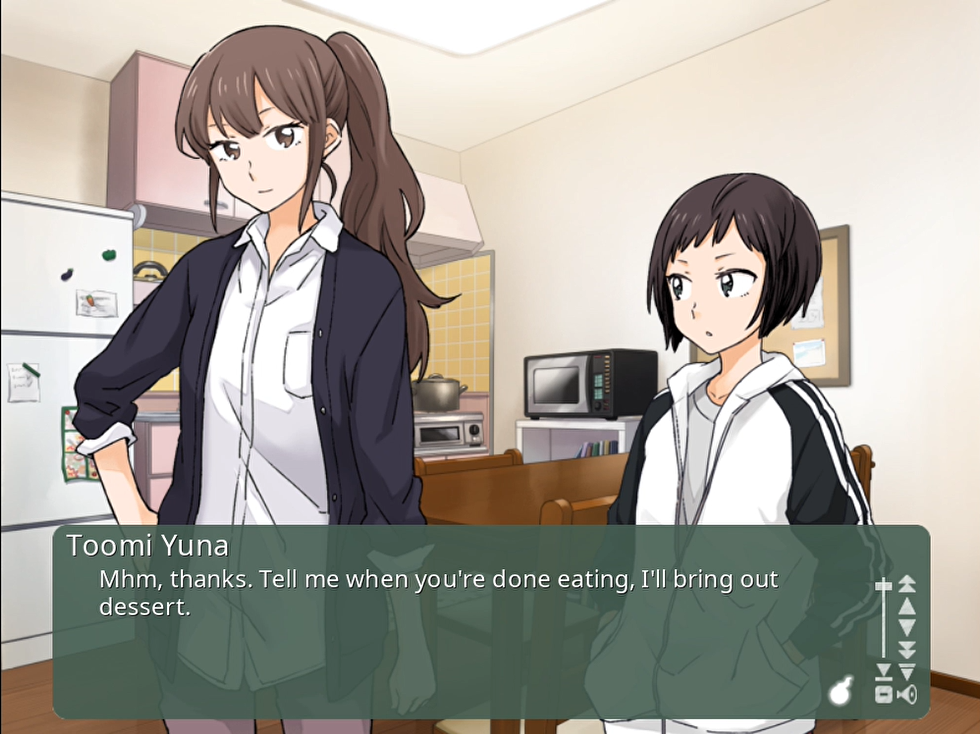Click the gourd-shaped advance text icon
Image resolution: width=980 pixels, height=734 pixels.
pos(842,691)
